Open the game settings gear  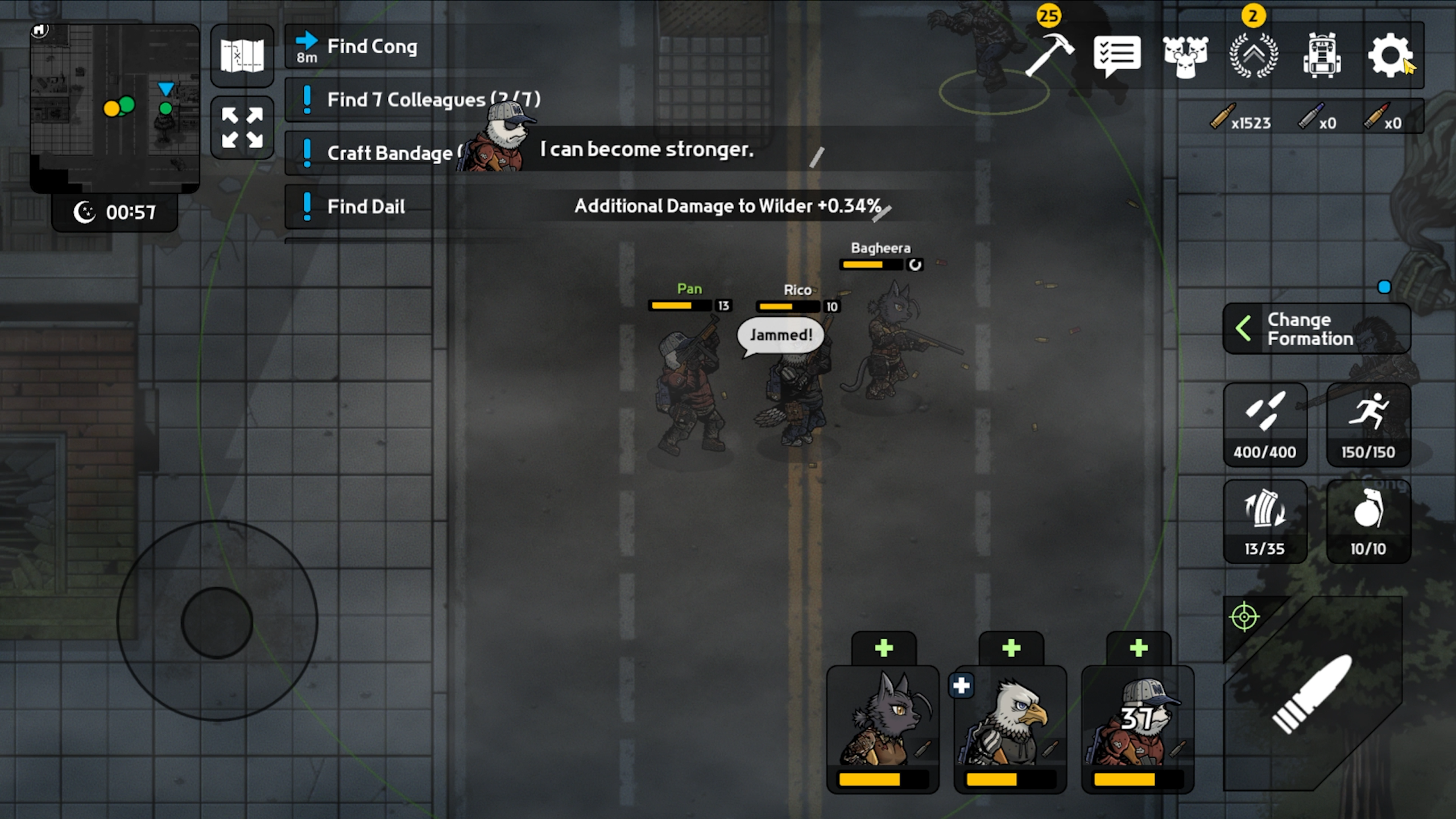1392,54
